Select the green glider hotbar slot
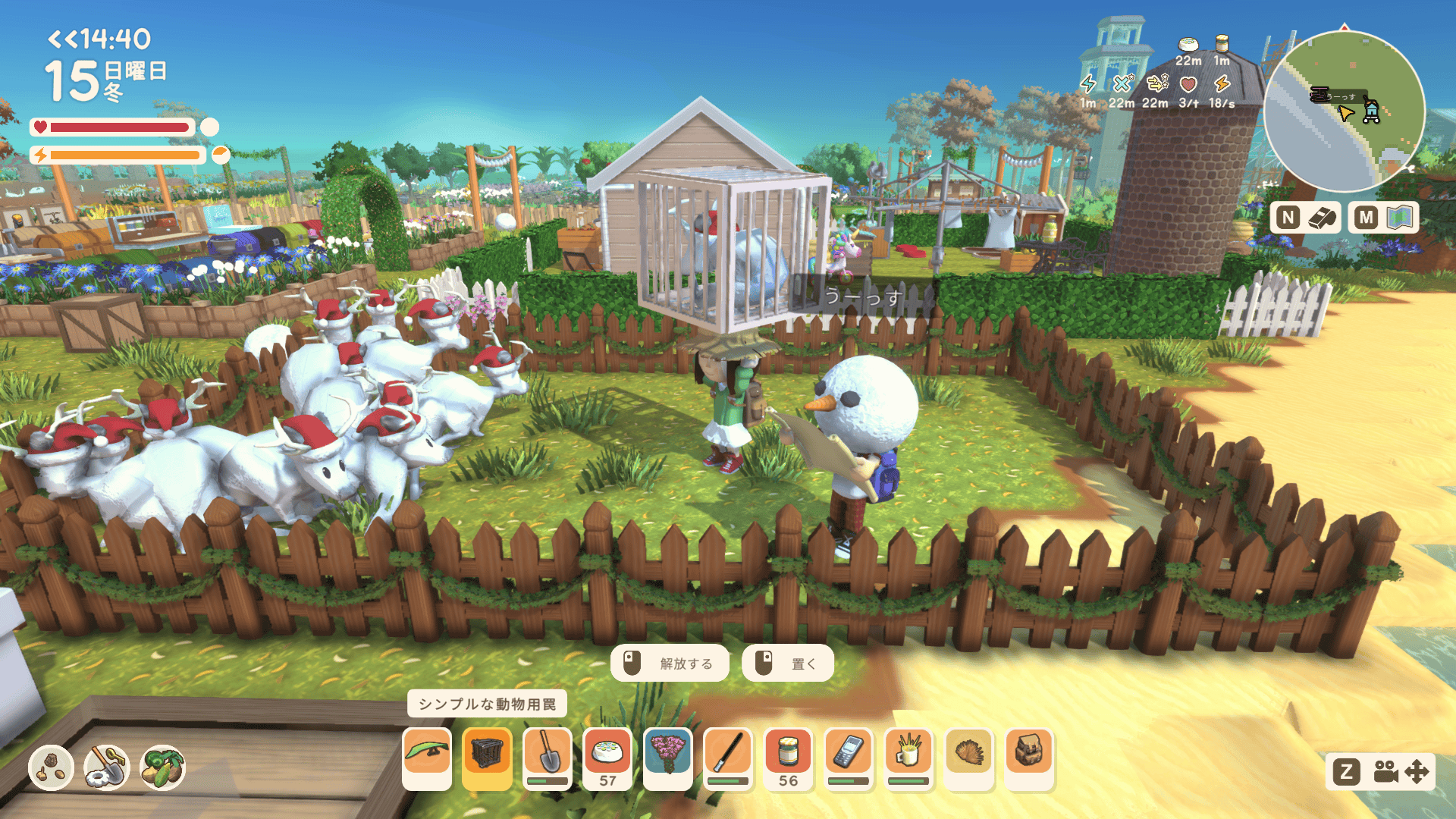Image resolution: width=1456 pixels, height=819 pixels. point(427,758)
